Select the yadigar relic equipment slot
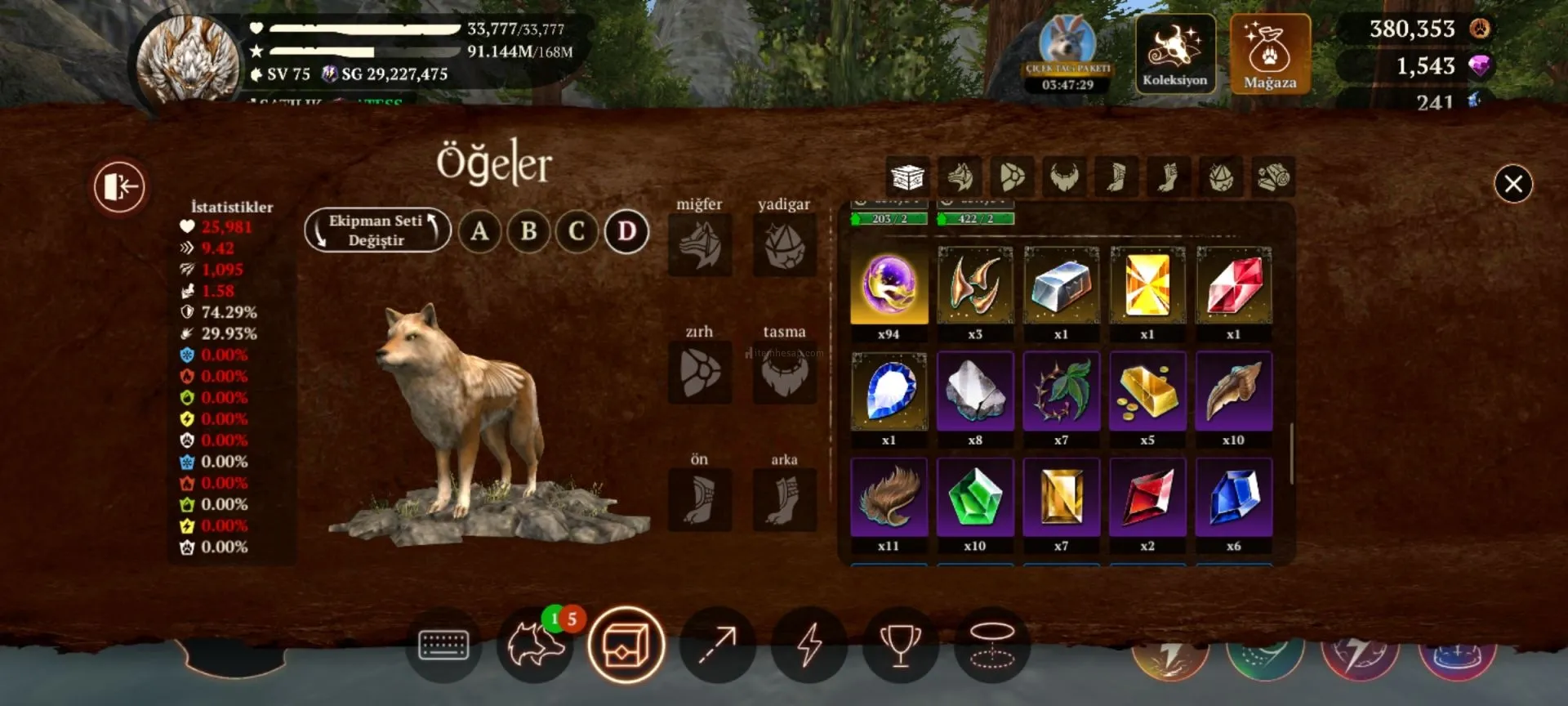 [784, 245]
